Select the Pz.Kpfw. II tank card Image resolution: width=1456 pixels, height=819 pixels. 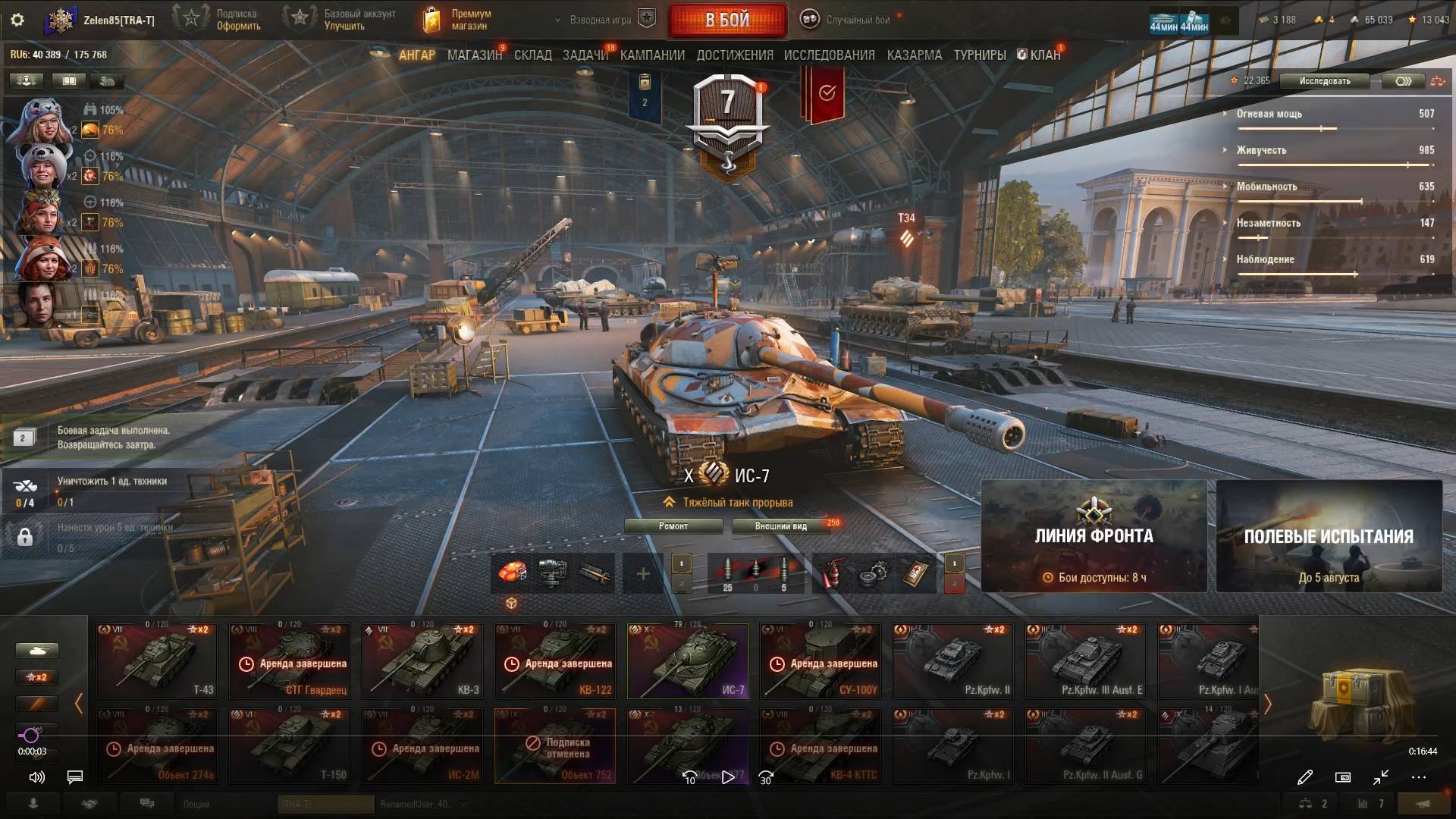coord(953,661)
